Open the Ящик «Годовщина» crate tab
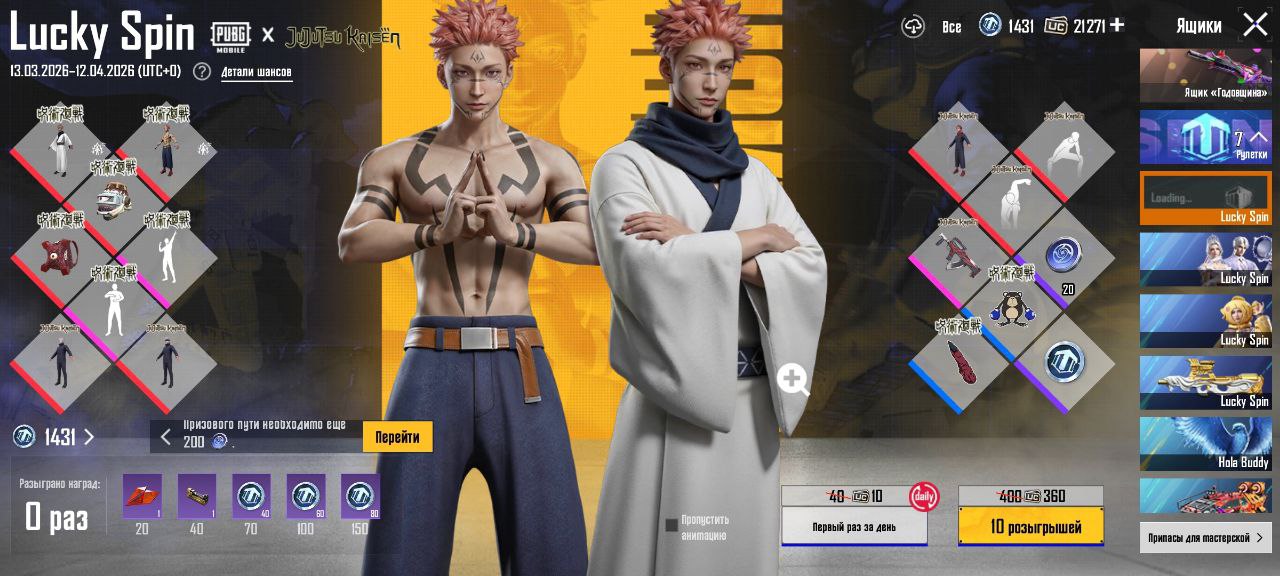The width and height of the screenshot is (1280, 576). point(1206,76)
